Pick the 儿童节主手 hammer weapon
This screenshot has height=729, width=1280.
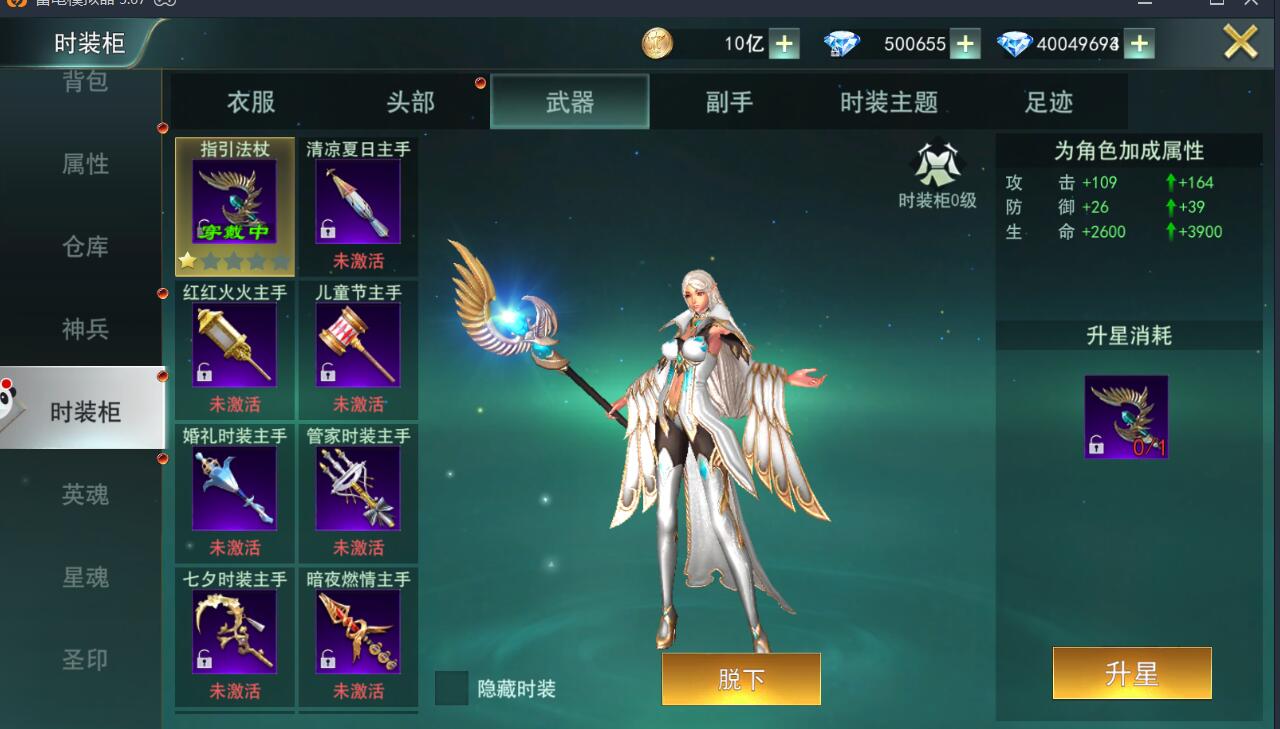[x=358, y=346]
